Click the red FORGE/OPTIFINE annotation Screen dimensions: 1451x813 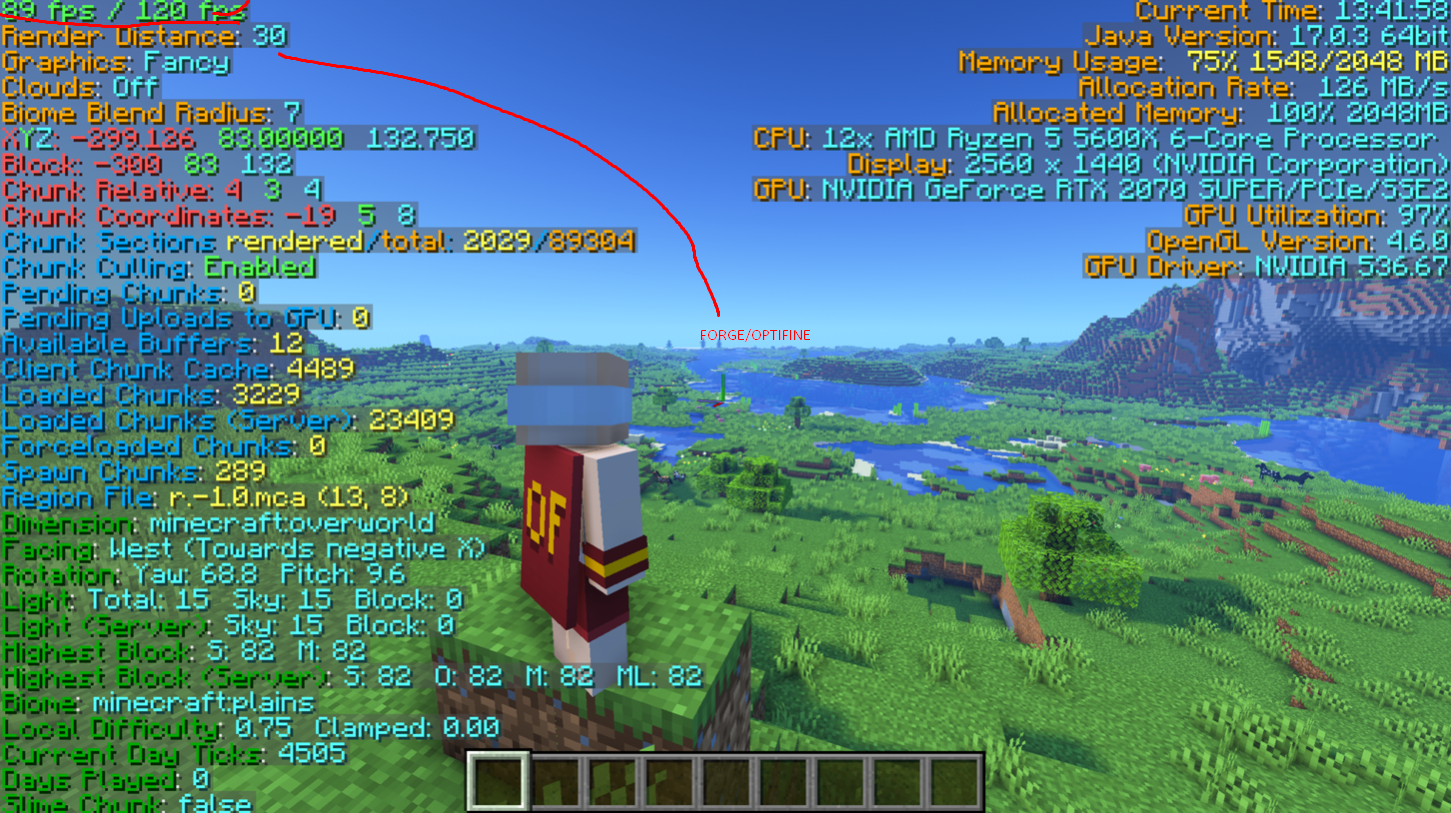[x=755, y=335]
